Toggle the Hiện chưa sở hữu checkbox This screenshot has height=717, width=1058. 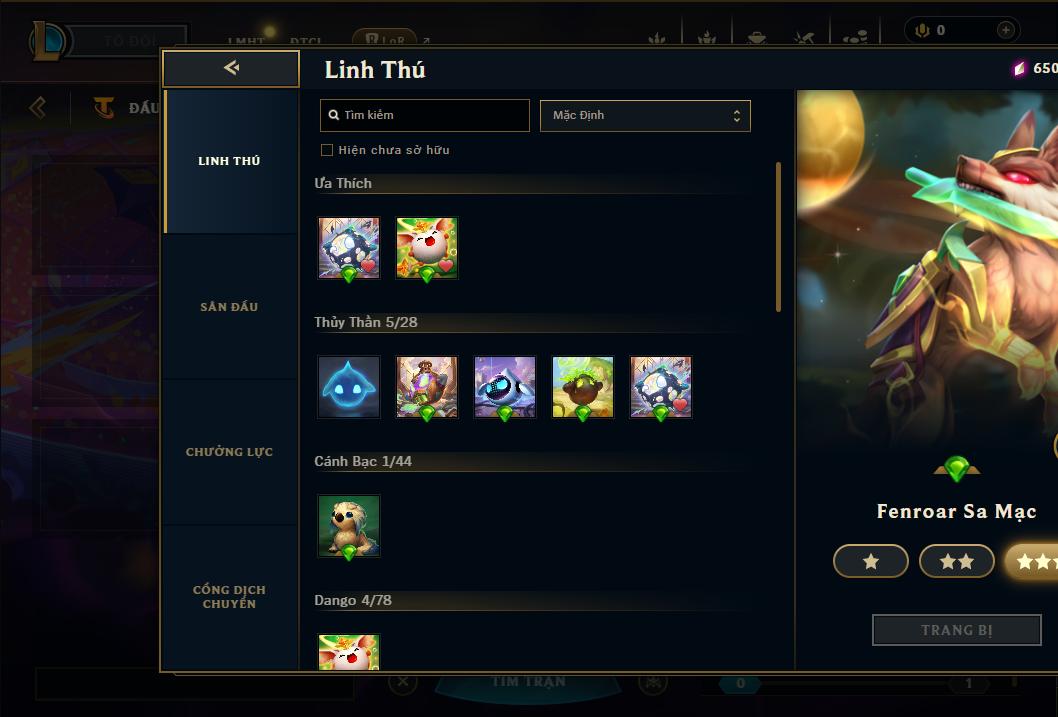327,150
